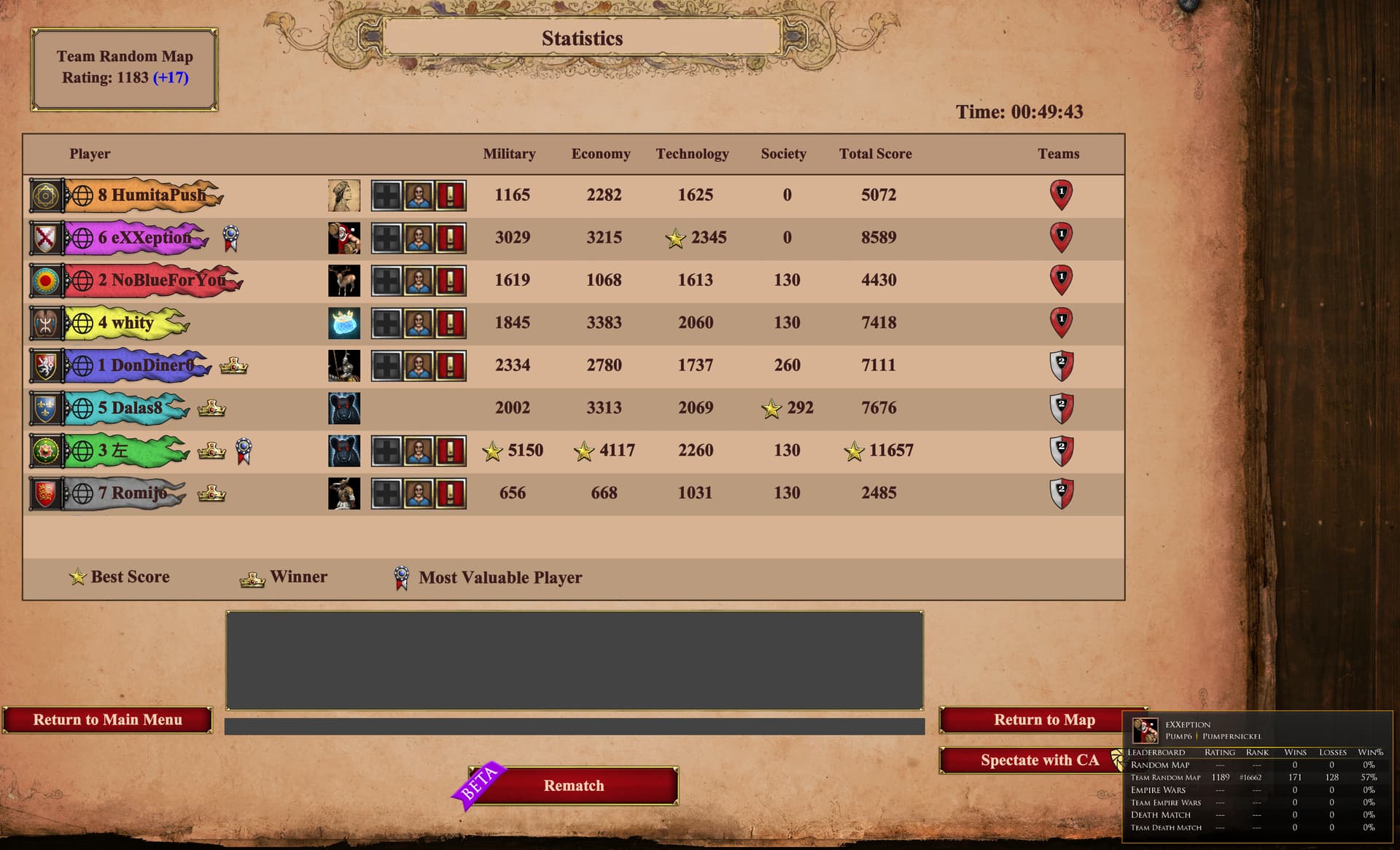
Task: Click the chat message input bar
Action: coord(574,726)
